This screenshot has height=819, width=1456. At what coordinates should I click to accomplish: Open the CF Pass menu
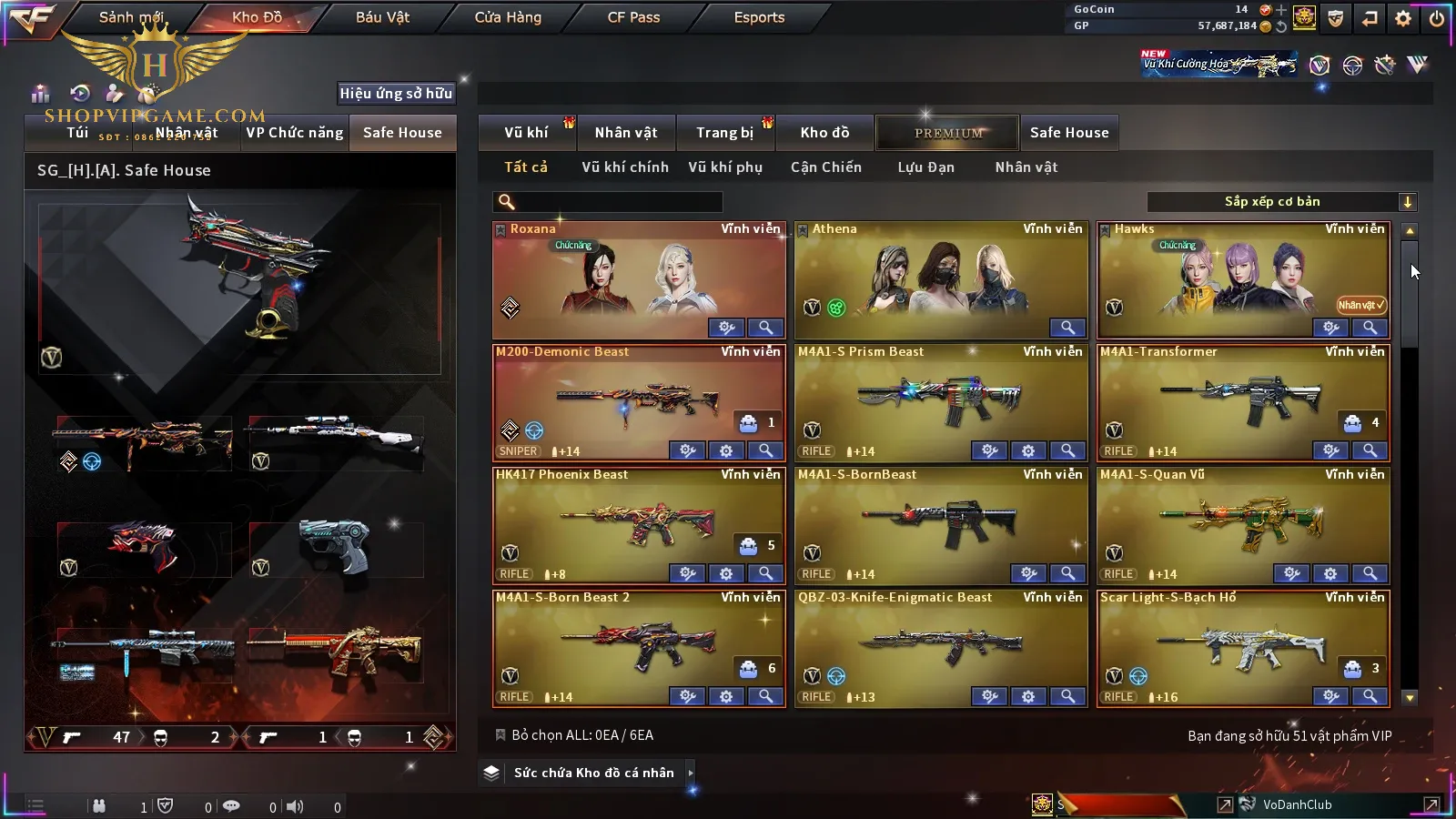(x=633, y=17)
